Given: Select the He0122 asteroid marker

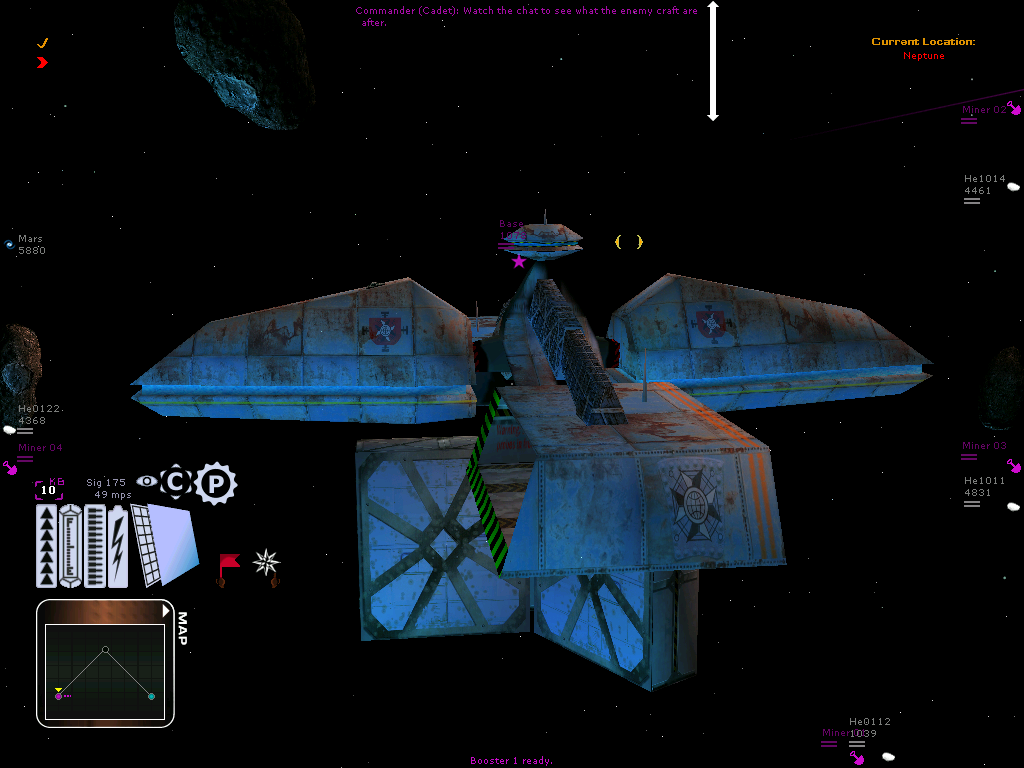Looking at the screenshot, I should (x=10, y=429).
